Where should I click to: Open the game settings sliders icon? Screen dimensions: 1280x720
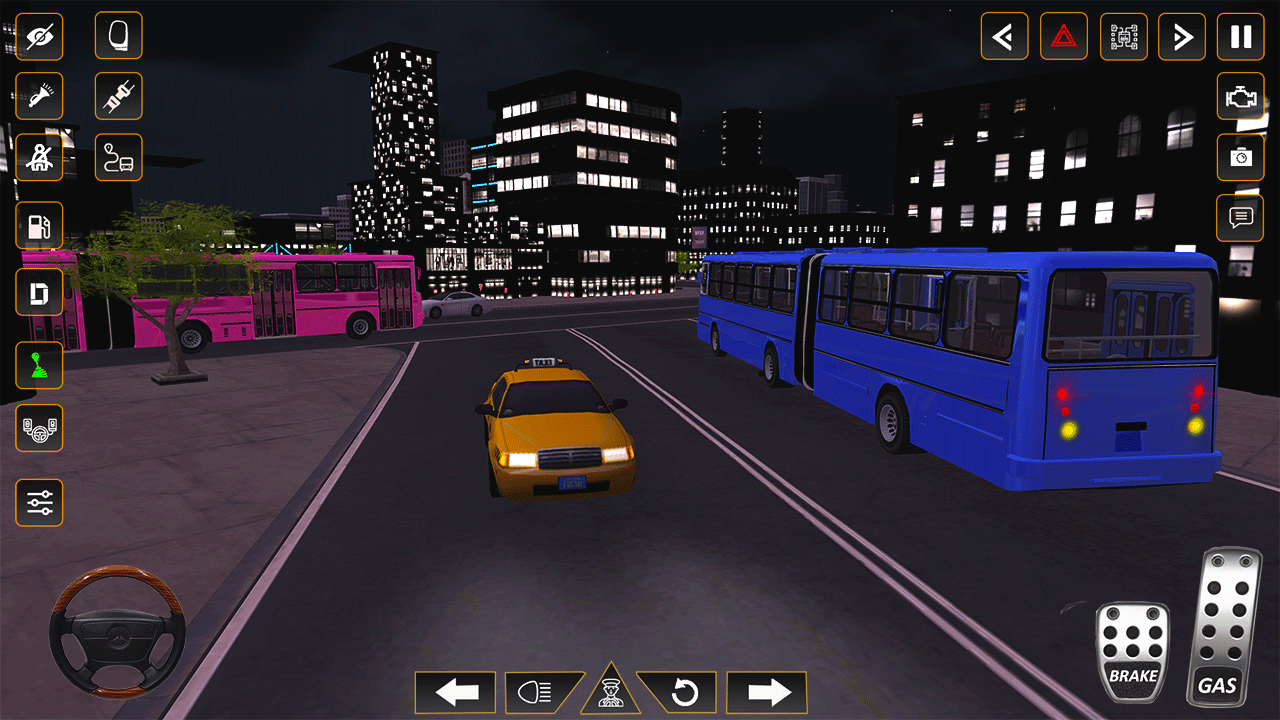(x=40, y=502)
